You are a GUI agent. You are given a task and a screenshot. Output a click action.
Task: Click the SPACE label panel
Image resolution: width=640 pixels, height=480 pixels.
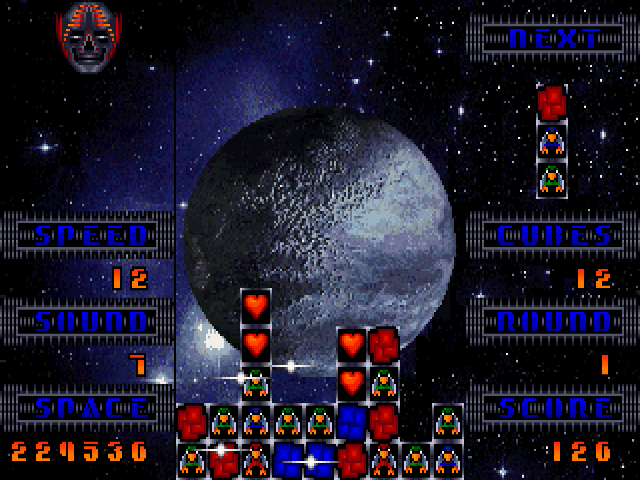point(91,408)
